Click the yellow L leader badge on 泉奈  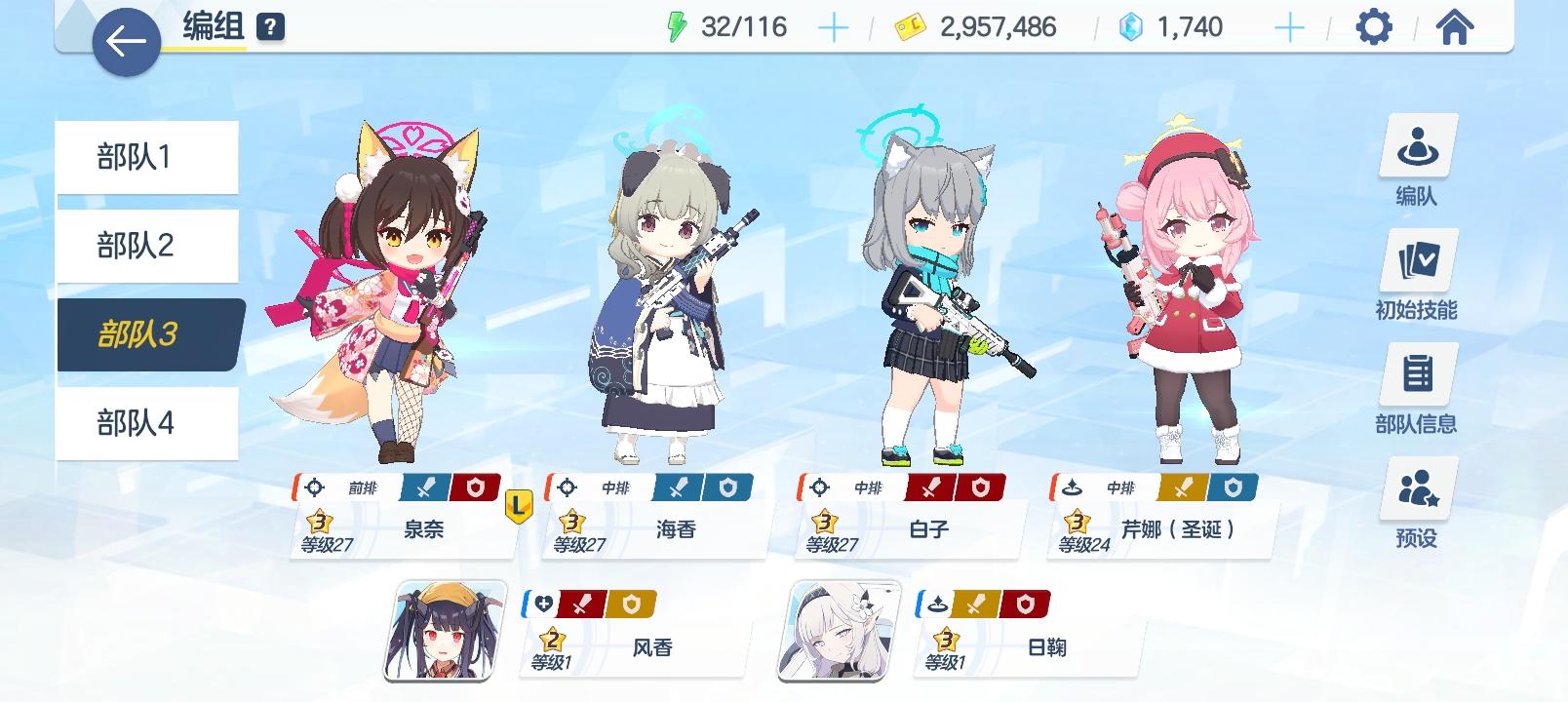pos(518,505)
